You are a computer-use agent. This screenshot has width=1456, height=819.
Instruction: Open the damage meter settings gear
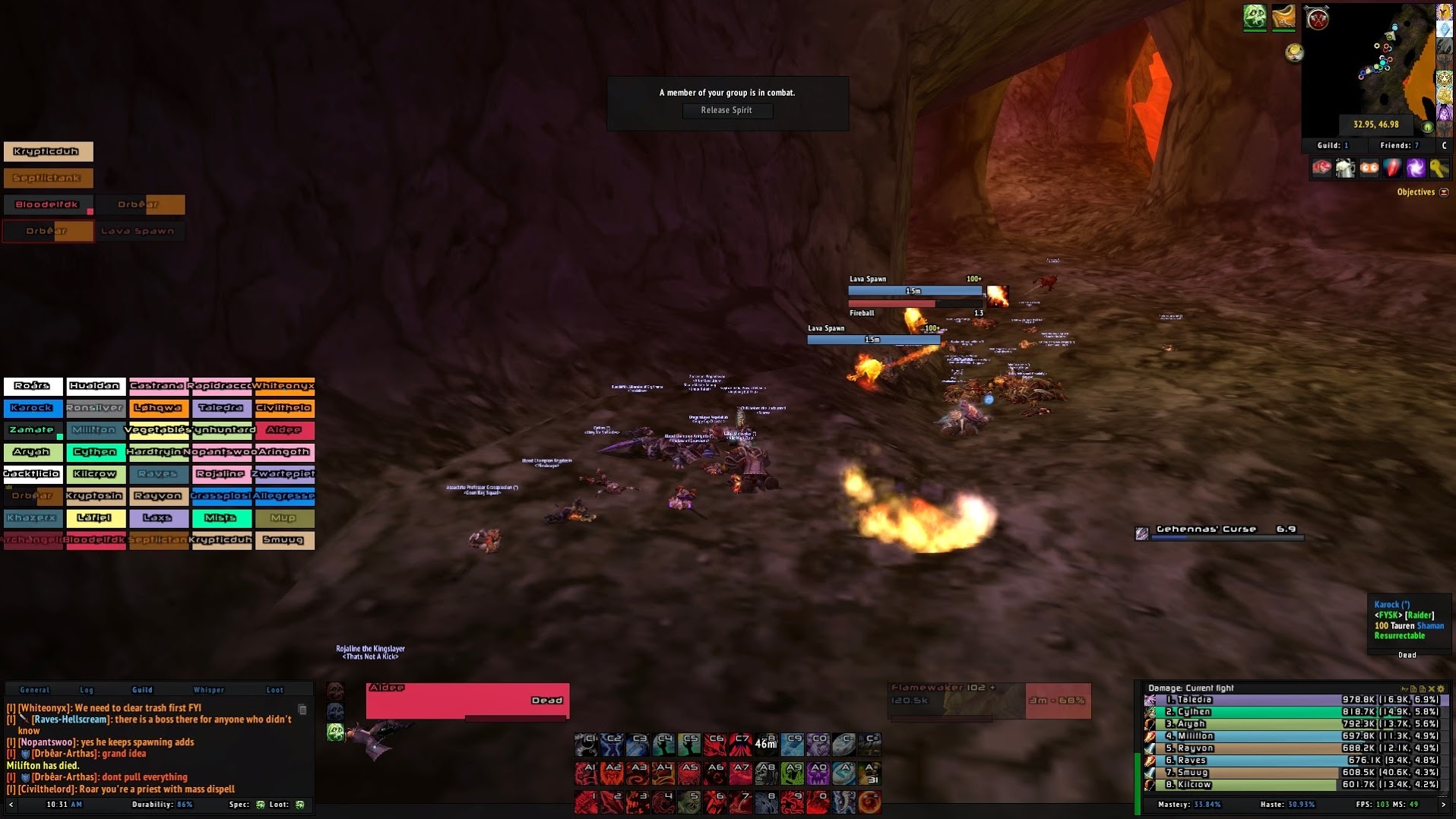point(1441,689)
